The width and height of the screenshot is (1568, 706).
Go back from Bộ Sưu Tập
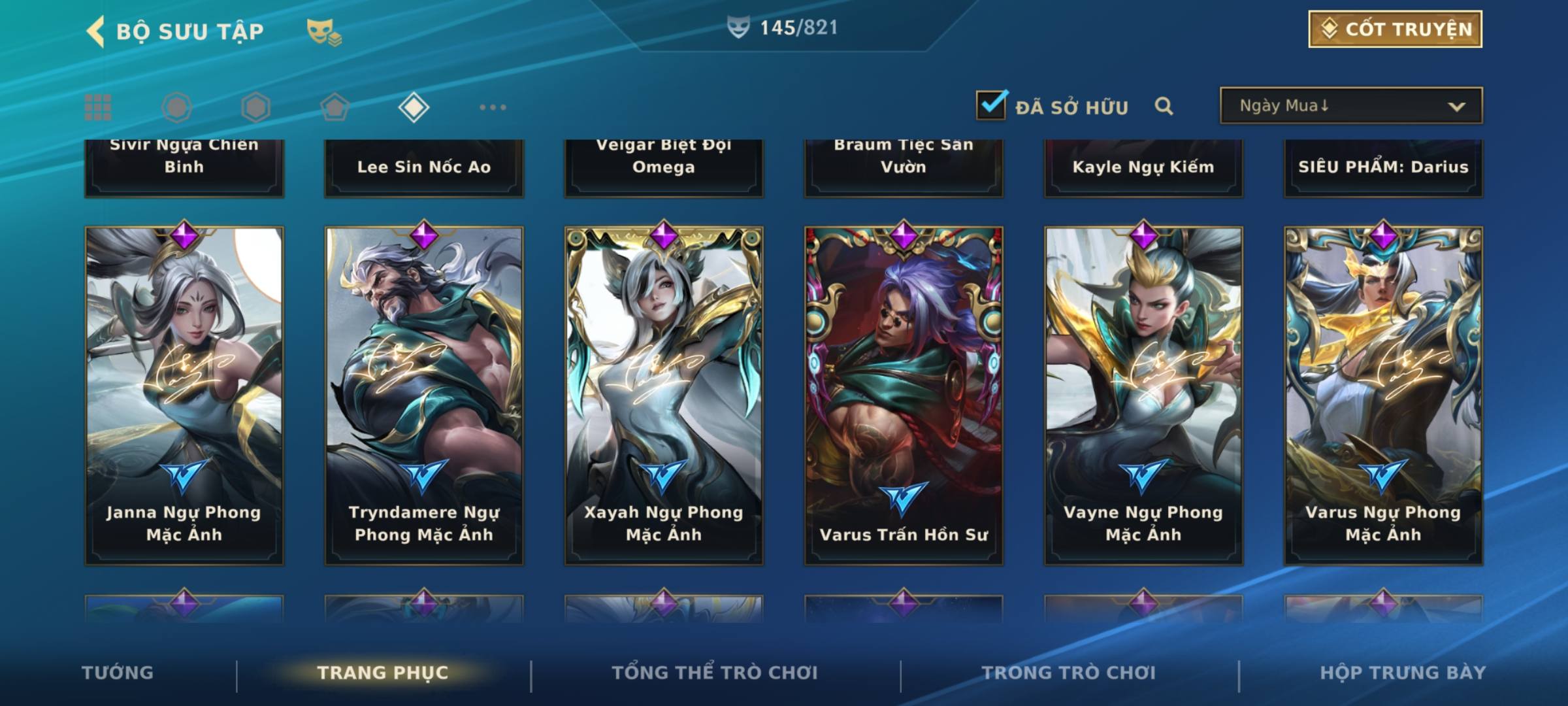pos(97,31)
